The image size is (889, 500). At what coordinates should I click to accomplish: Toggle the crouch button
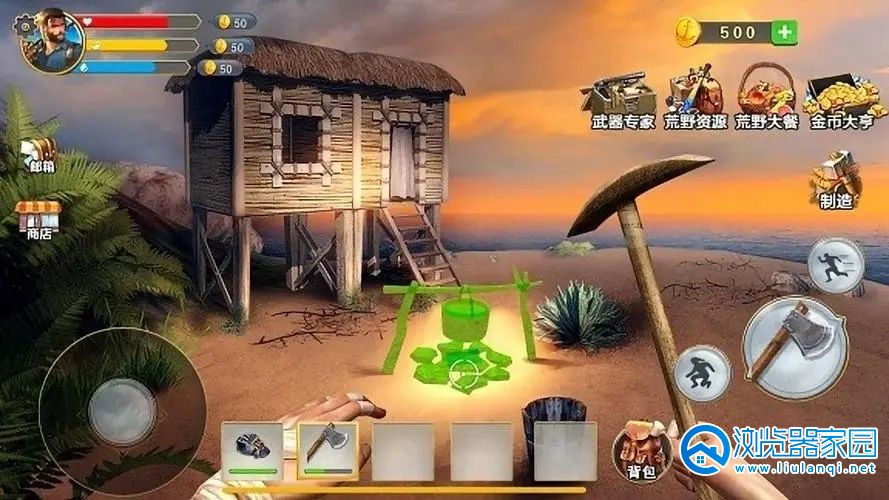click(702, 373)
